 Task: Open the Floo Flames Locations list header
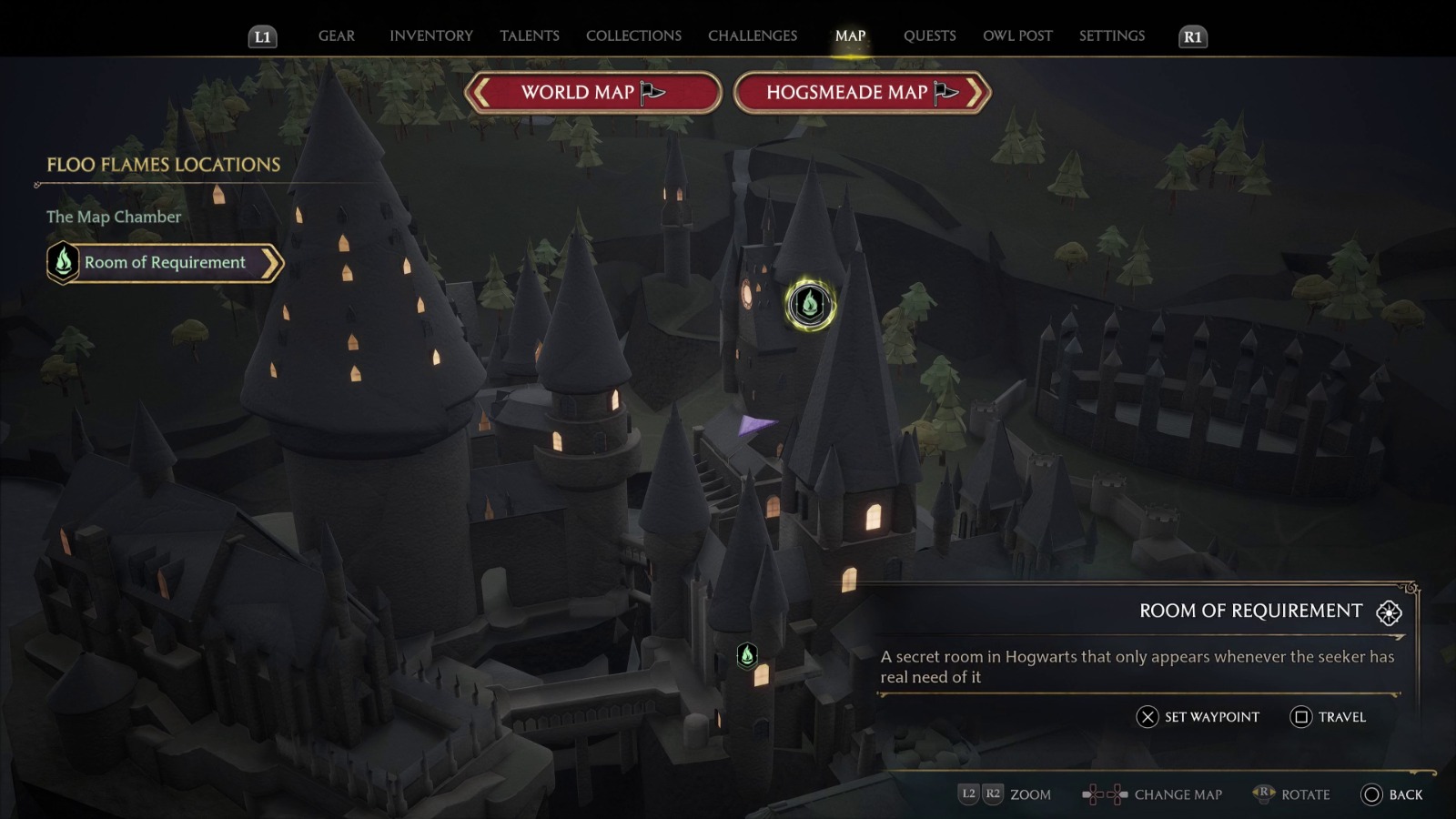(163, 166)
